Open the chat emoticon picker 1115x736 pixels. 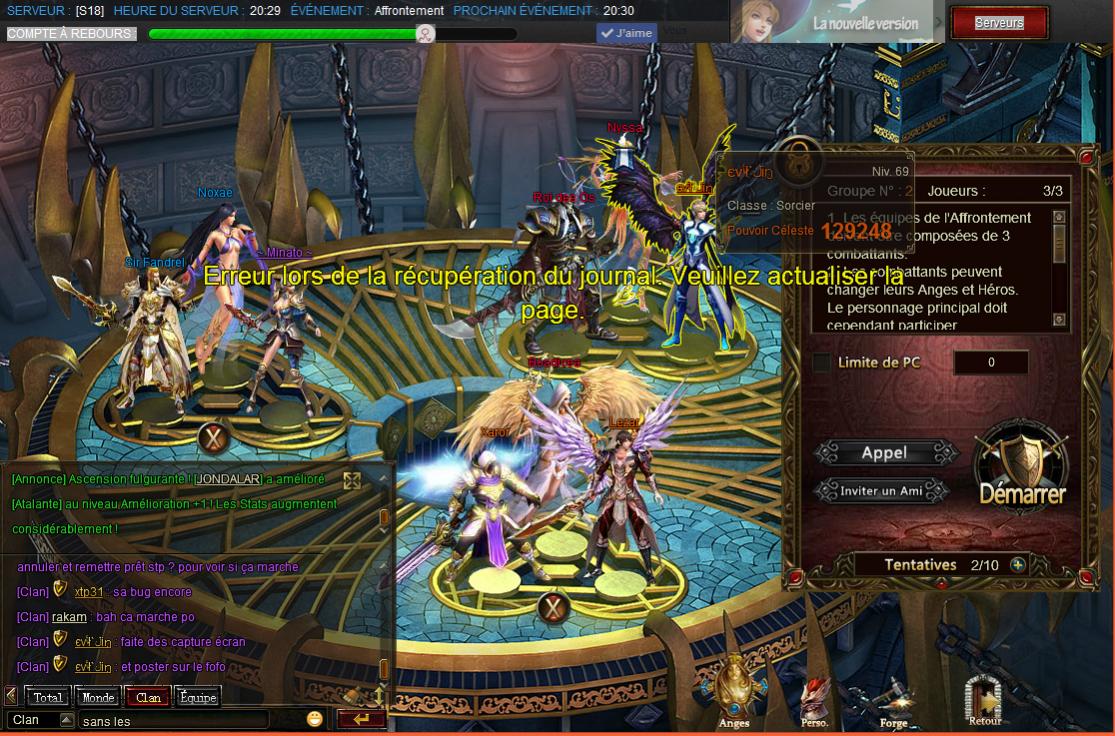pos(315,719)
